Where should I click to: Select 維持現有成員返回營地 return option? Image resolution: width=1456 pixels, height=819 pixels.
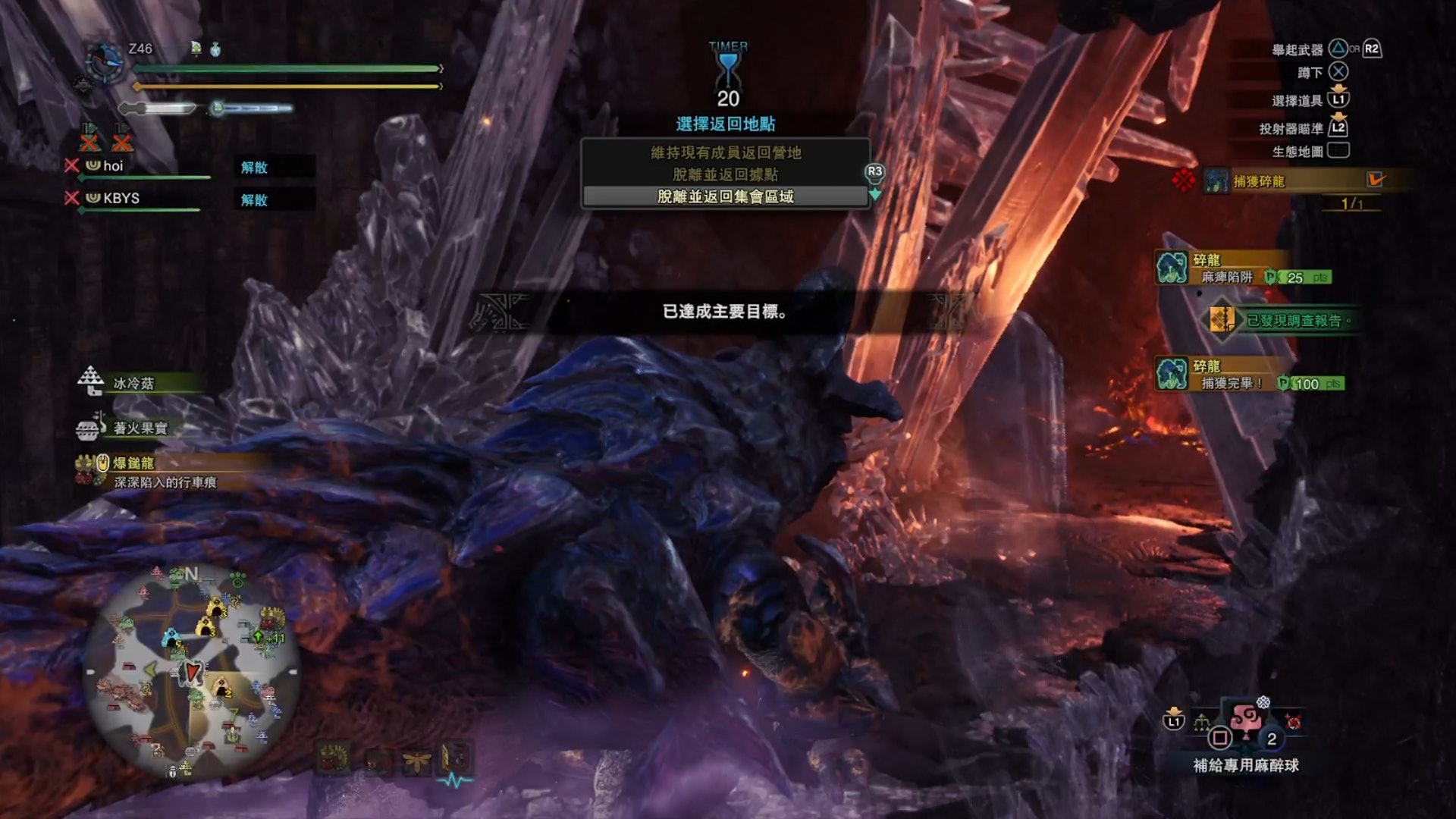[726, 152]
